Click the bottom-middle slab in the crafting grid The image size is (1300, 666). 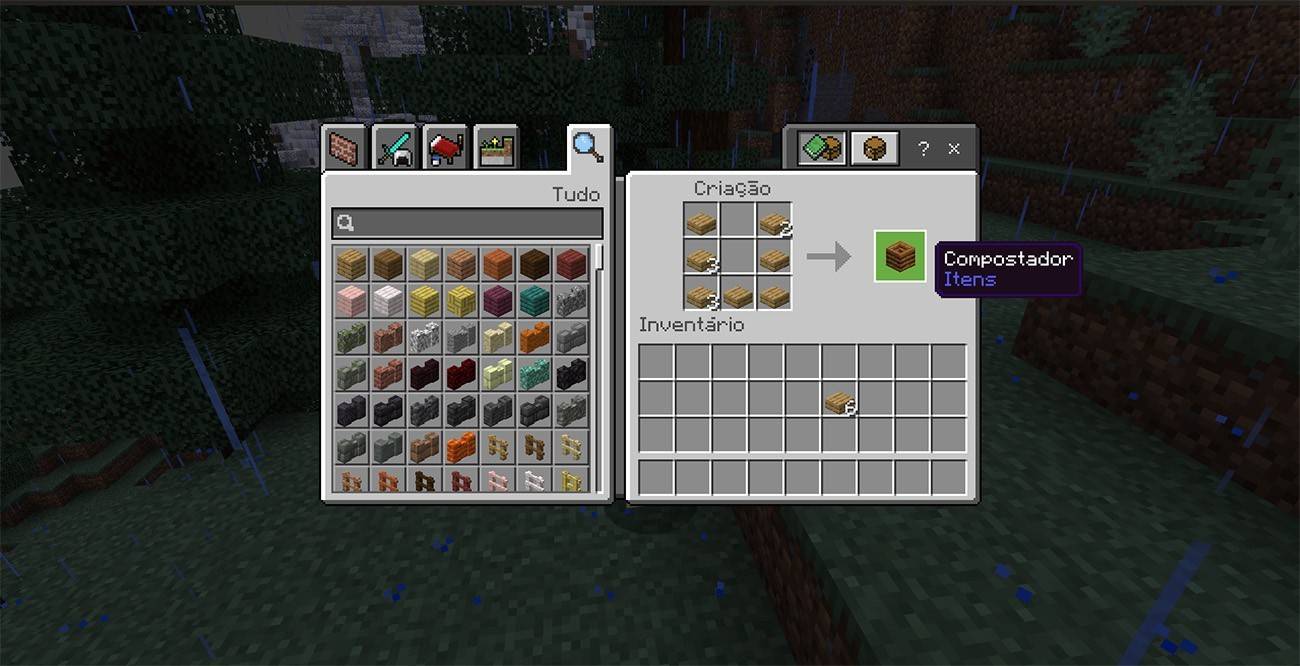point(737,296)
